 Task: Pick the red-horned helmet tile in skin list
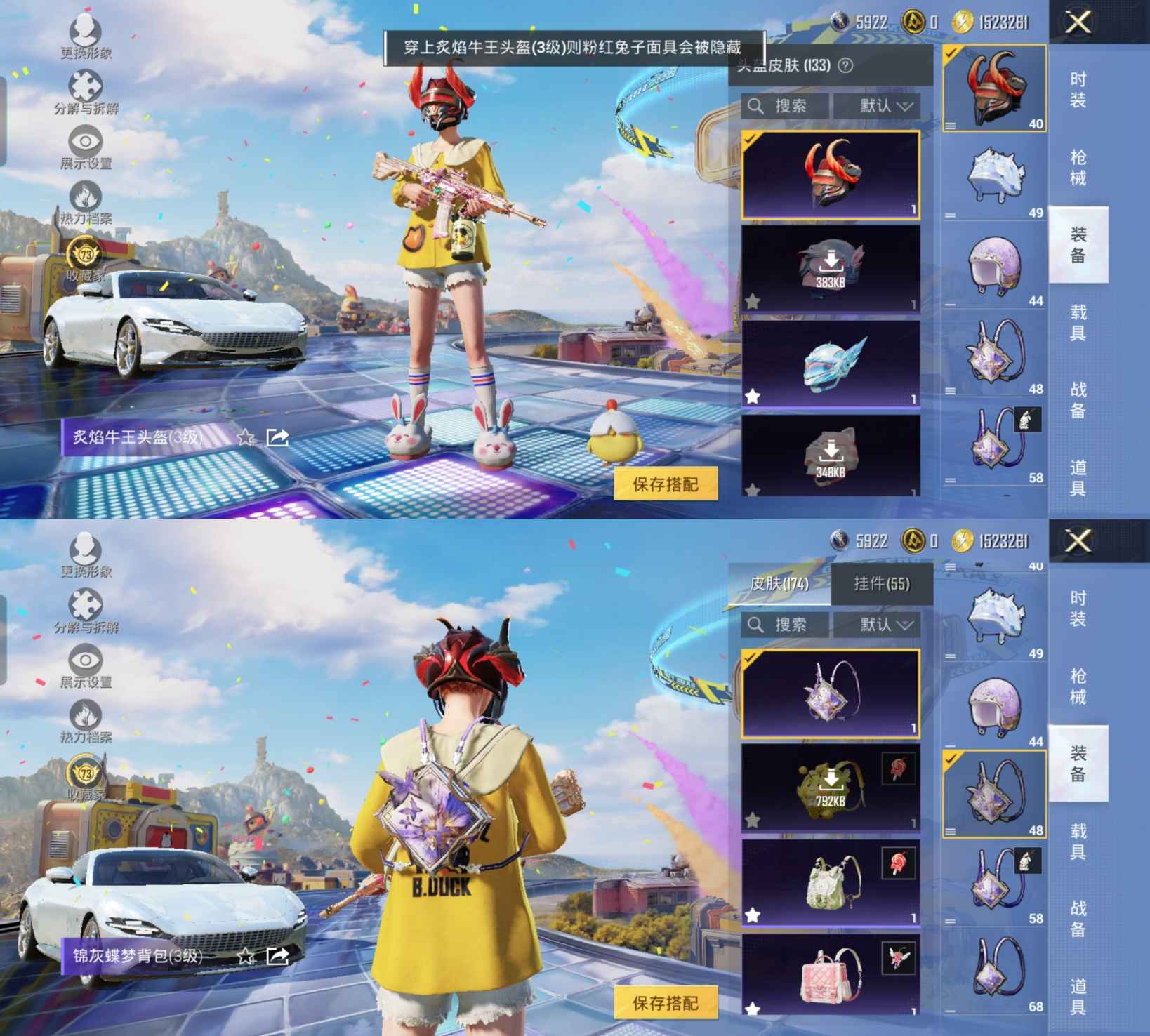pyautogui.click(x=831, y=174)
